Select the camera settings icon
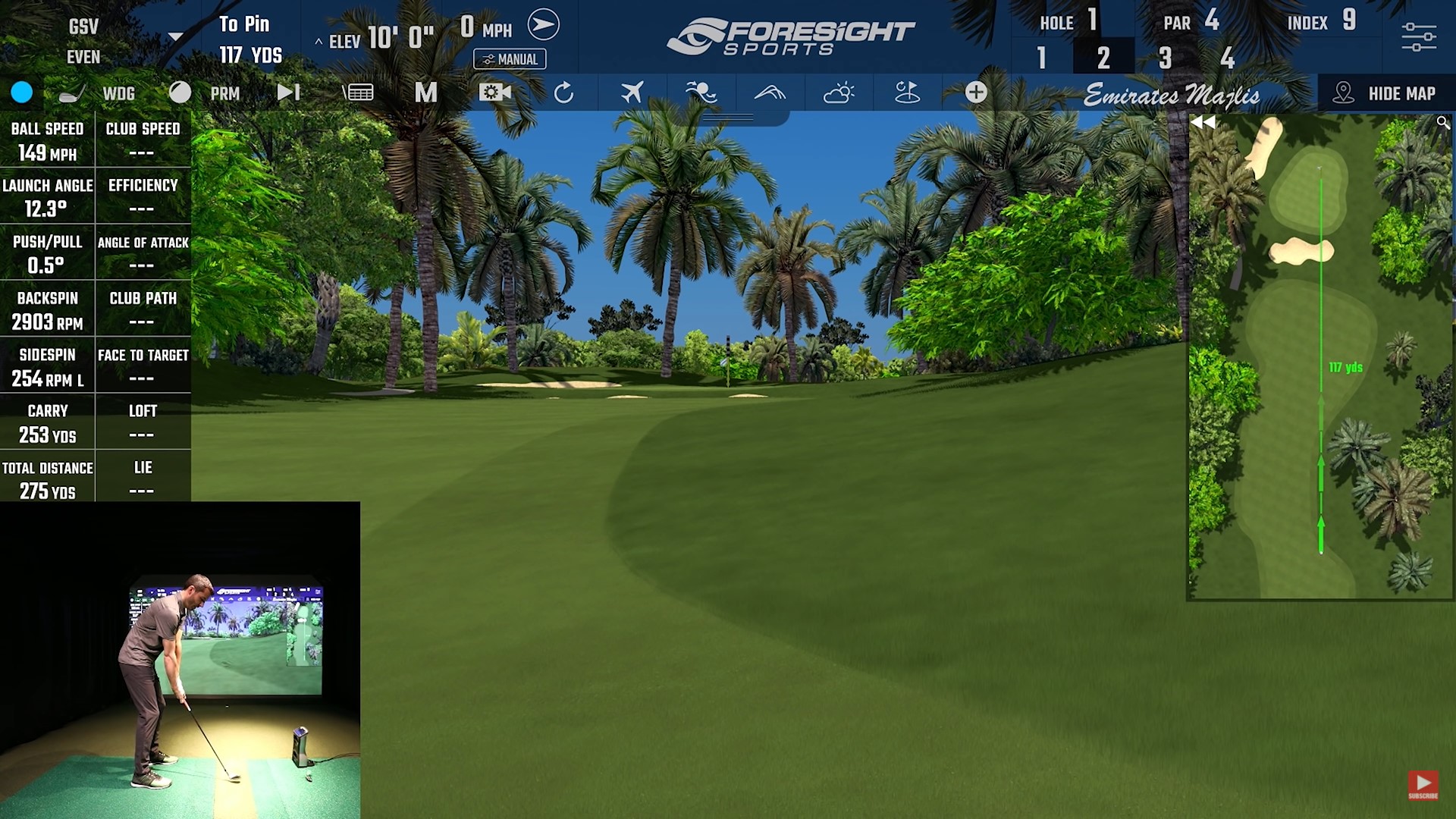The image size is (1456, 819). pyautogui.click(x=497, y=93)
